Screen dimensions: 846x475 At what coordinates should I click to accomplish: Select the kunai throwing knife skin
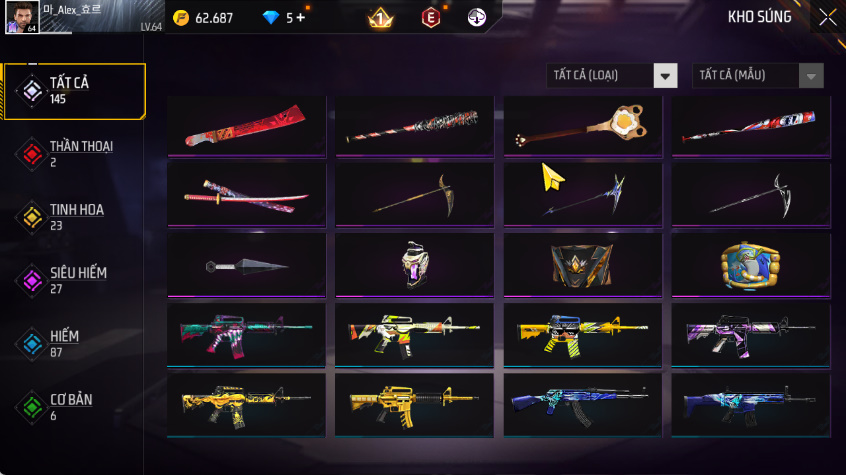pos(246,266)
